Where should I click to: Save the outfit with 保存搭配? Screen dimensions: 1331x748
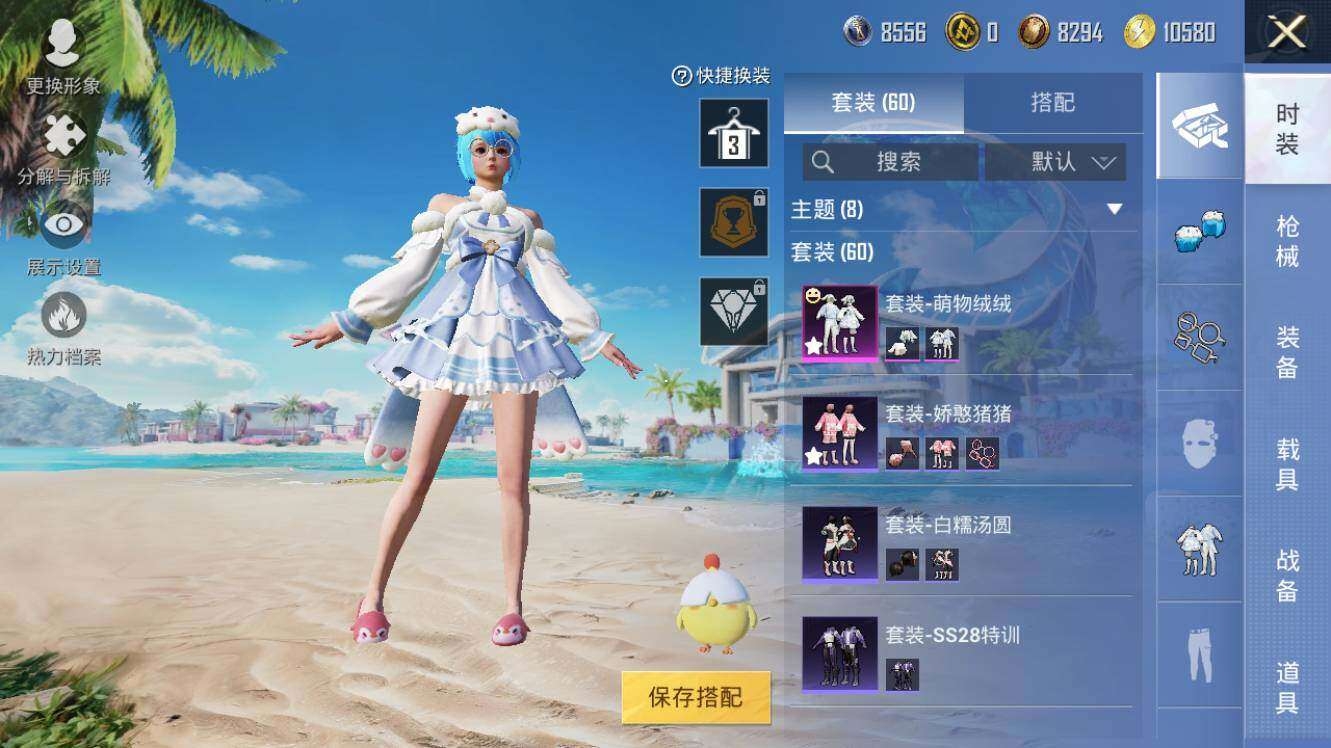tap(696, 697)
